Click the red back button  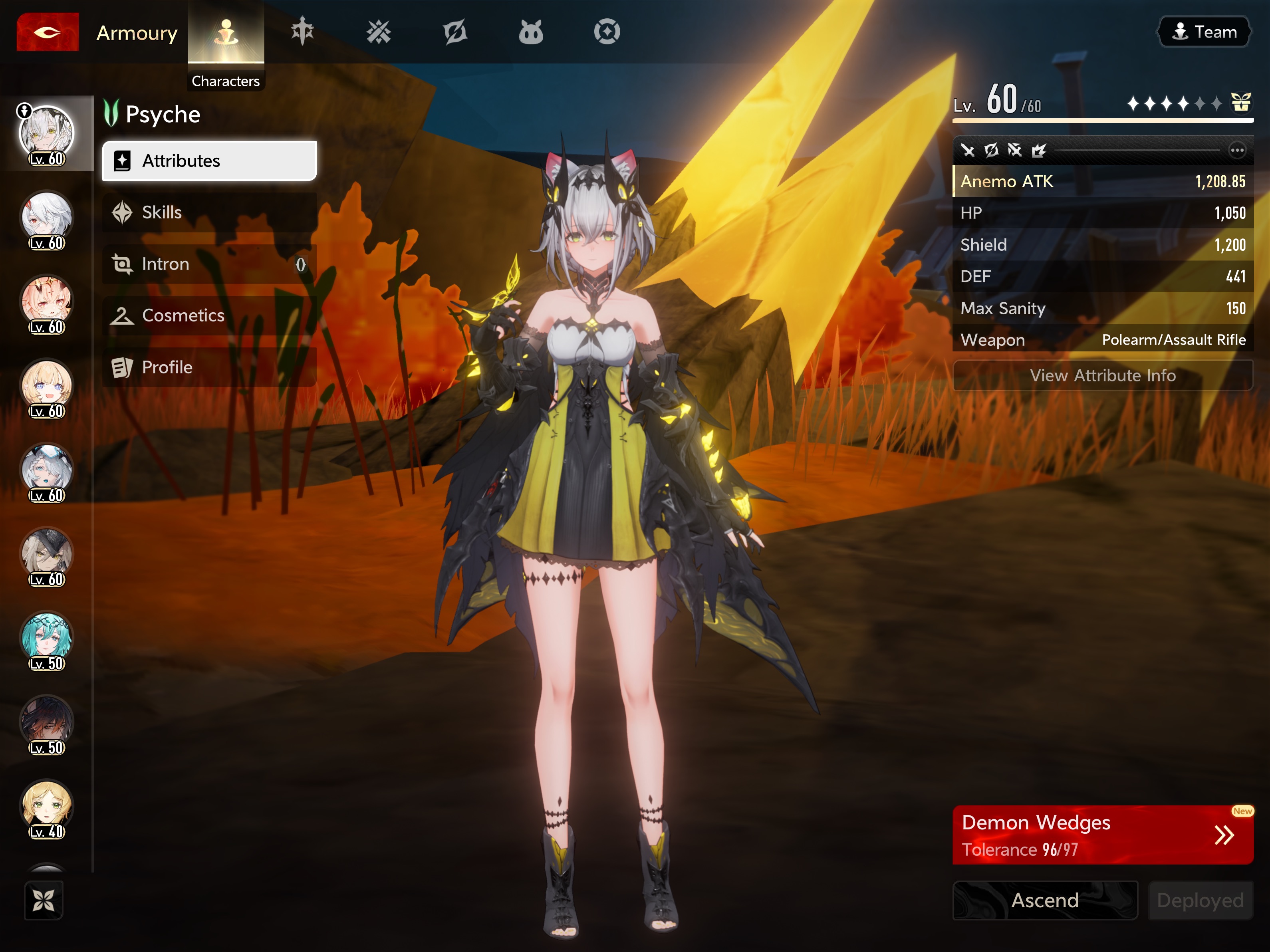(x=48, y=32)
